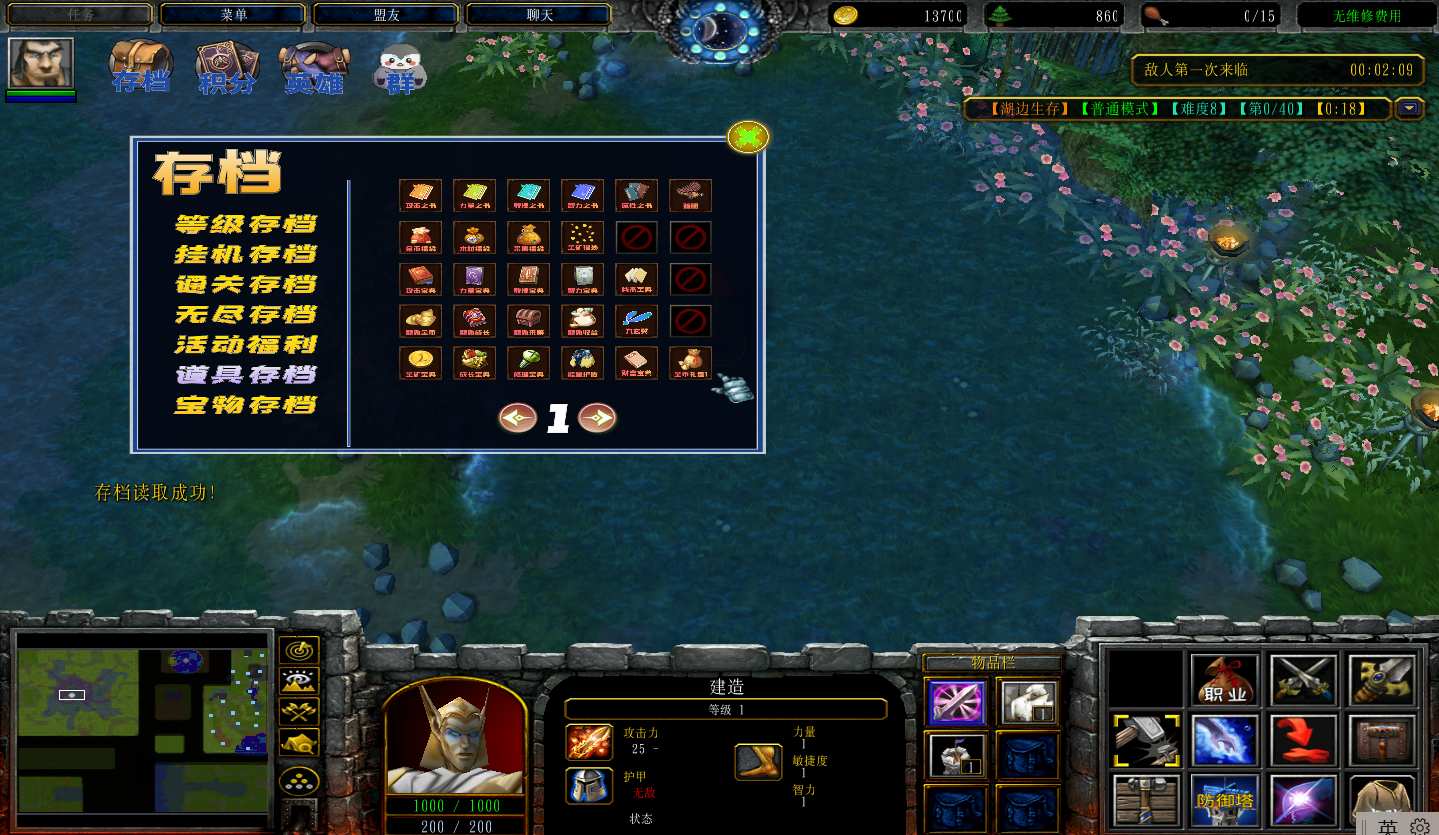Image resolution: width=1439 pixels, height=835 pixels.
Task: Open the 积分 points icon
Action: pyautogui.click(x=228, y=69)
